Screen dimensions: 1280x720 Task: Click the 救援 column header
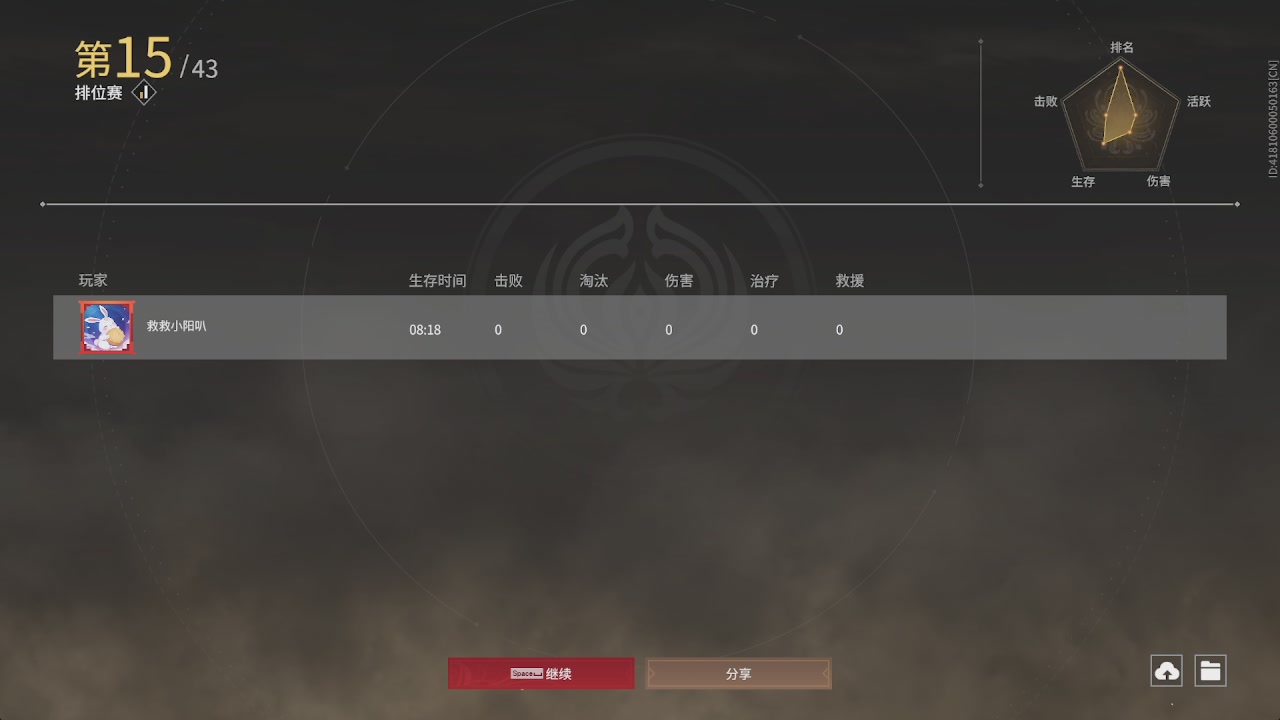(849, 281)
